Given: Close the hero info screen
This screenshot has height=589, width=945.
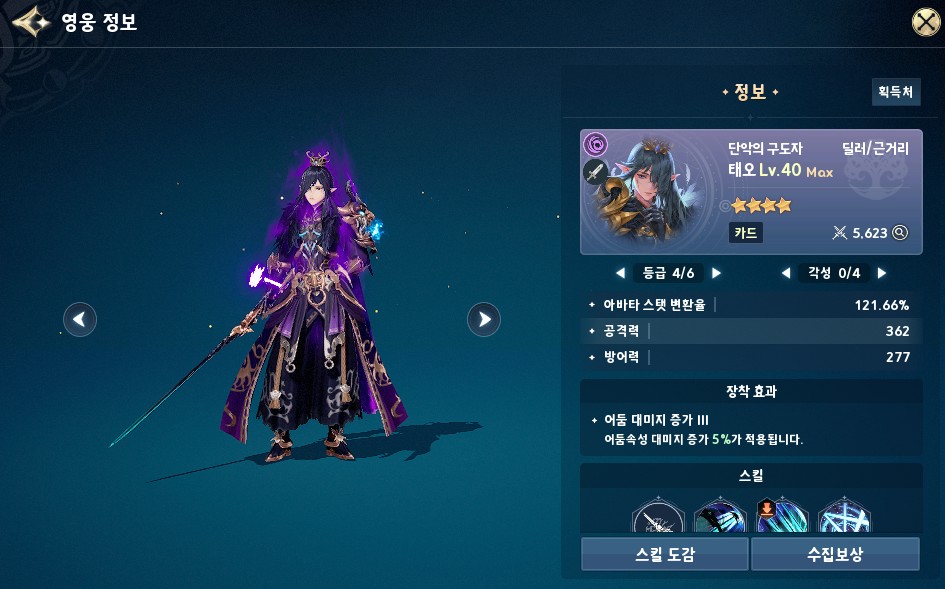Looking at the screenshot, I should click(x=925, y=22).
